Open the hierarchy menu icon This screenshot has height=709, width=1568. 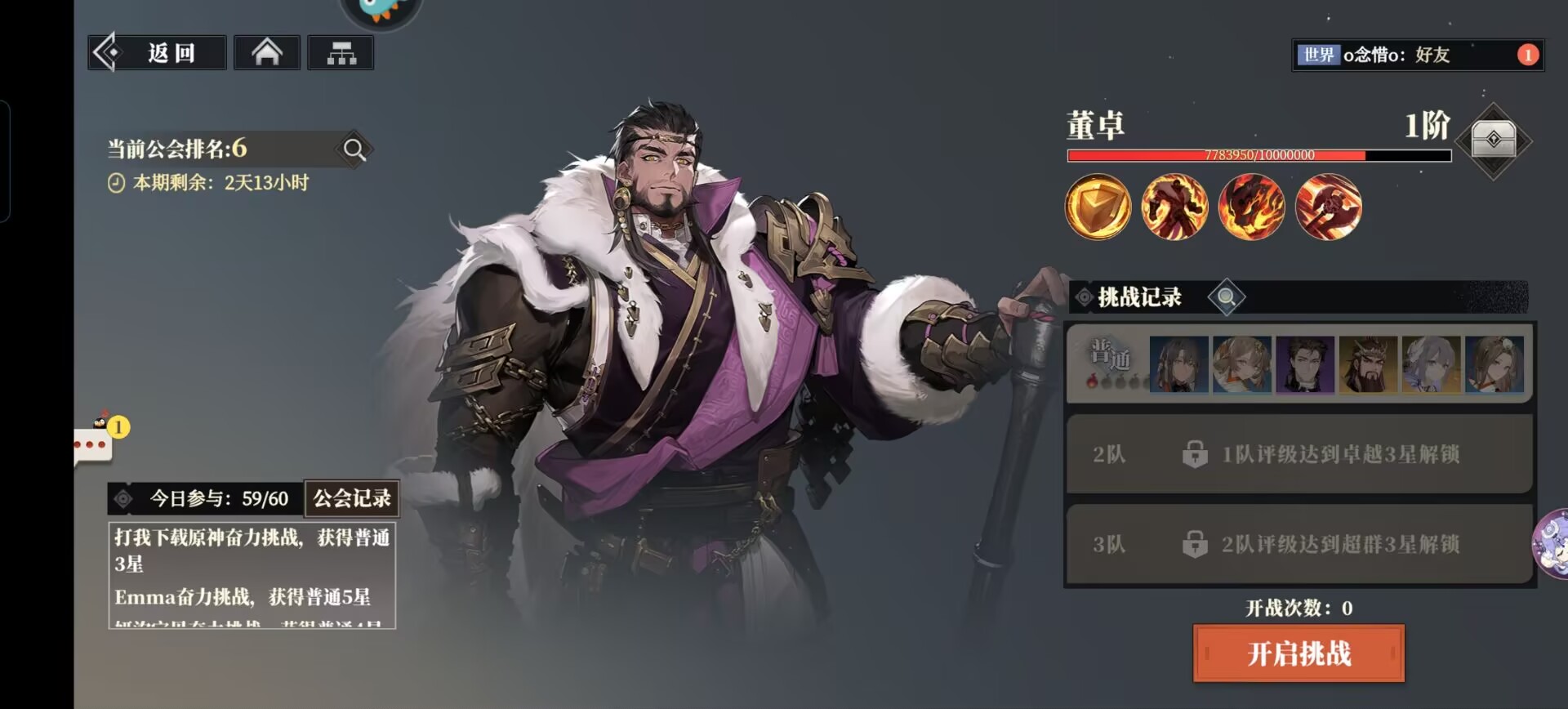coord(341,53)
